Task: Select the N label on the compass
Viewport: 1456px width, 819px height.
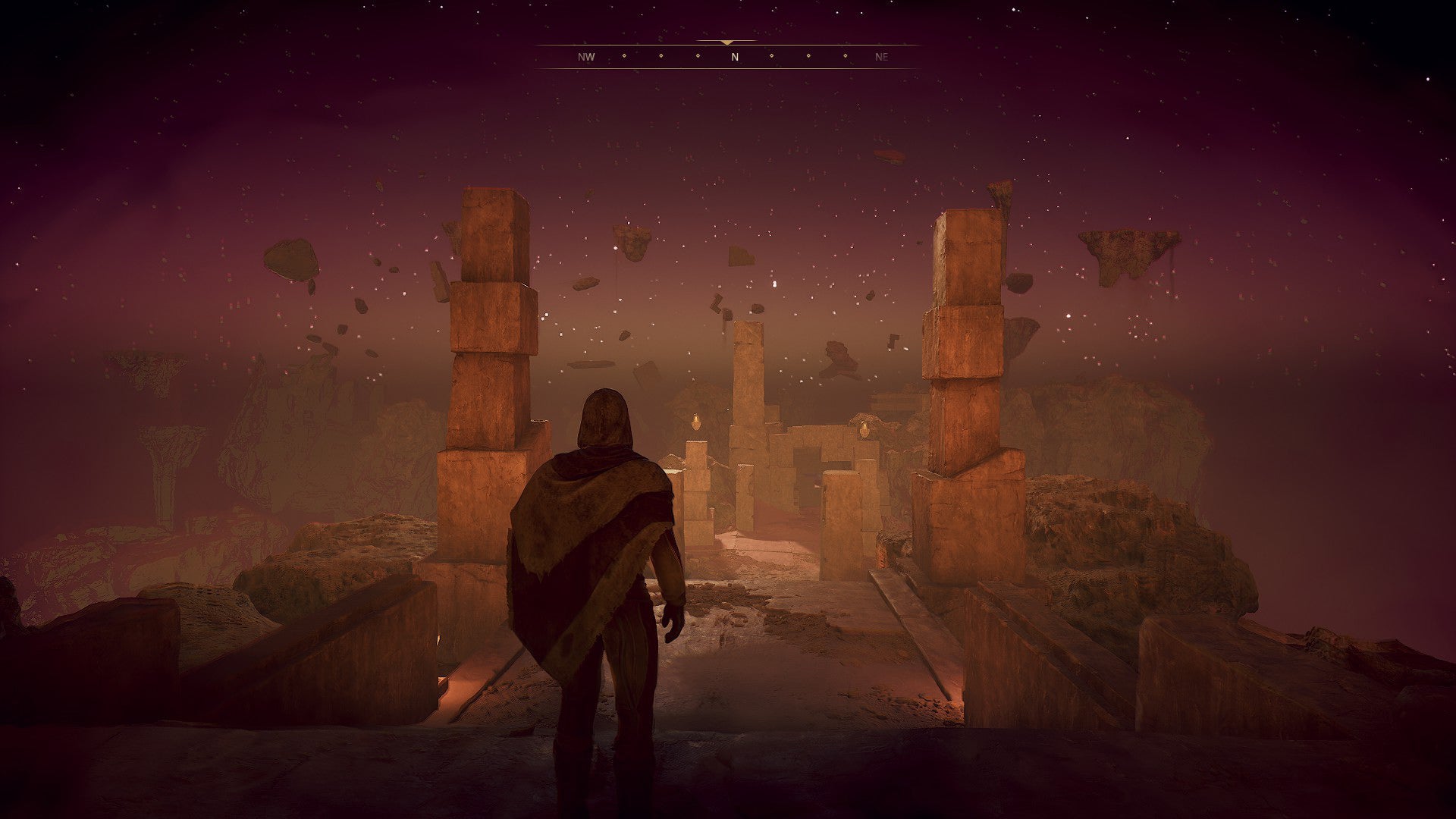Action: coord(735,56)
